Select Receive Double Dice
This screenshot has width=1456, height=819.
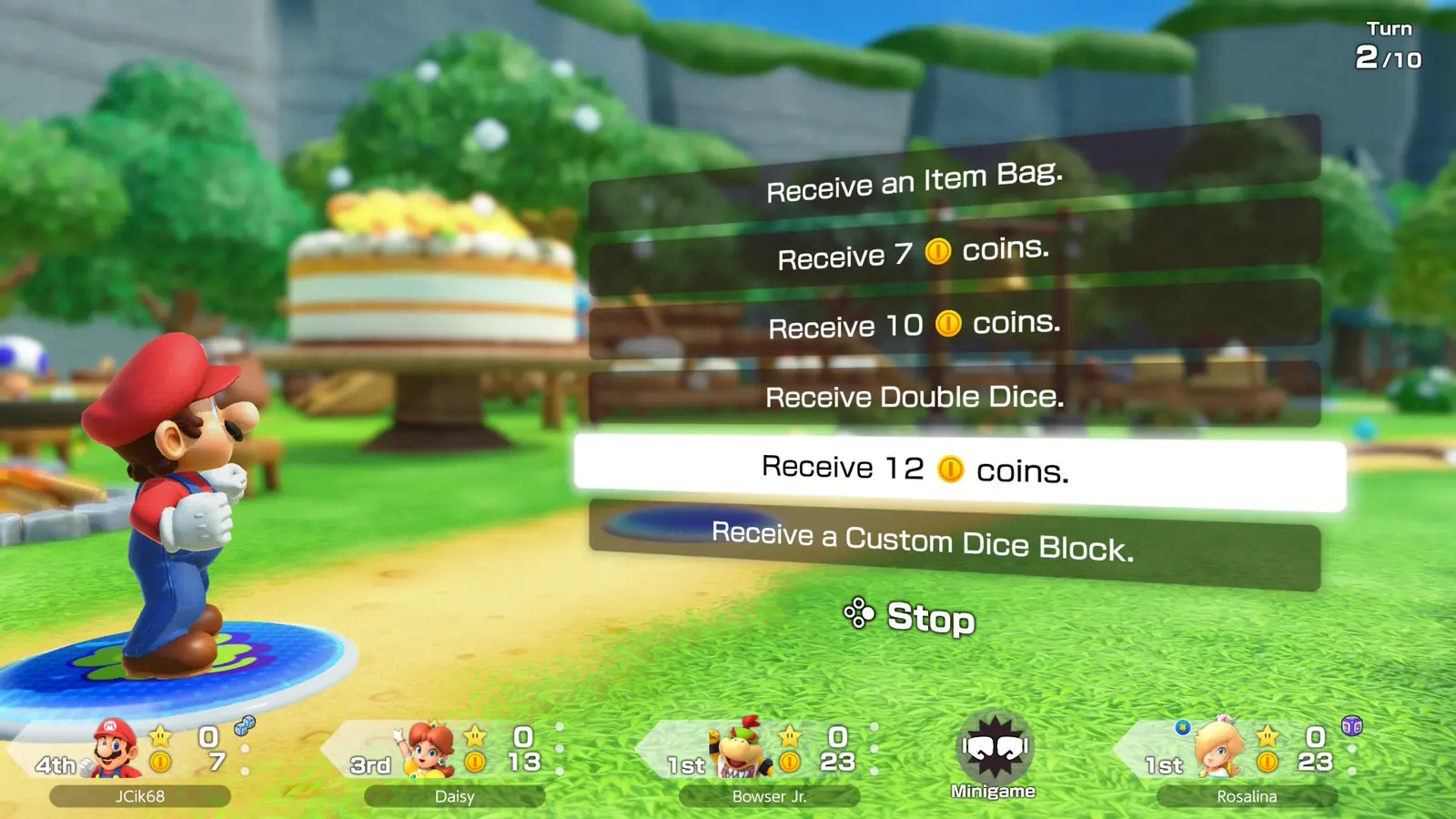pyautogui.click(x=915, y=397)
